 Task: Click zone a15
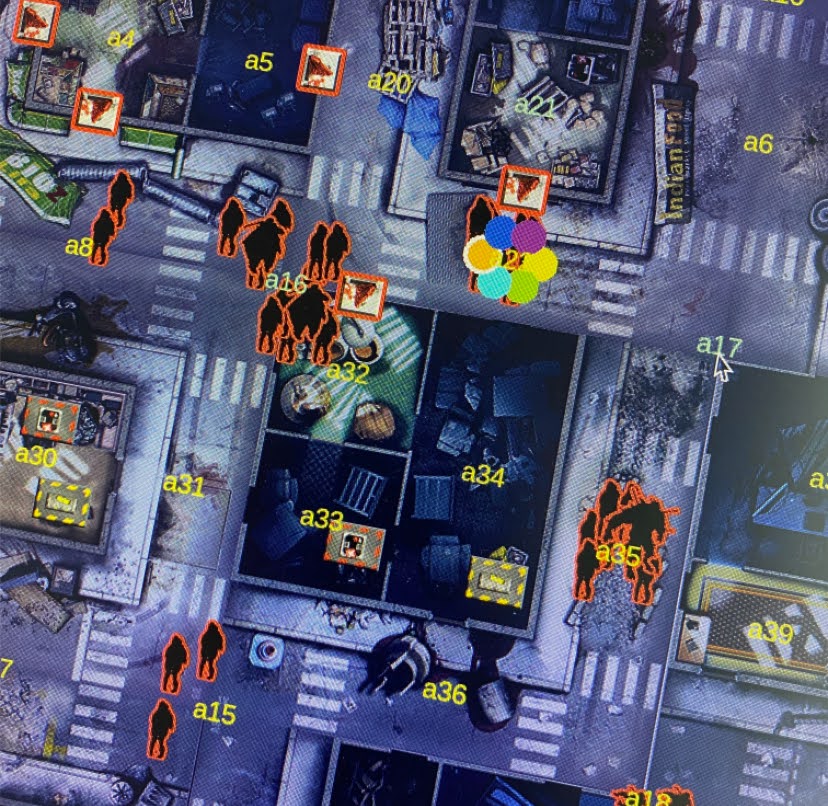click(x=214, y=712)
